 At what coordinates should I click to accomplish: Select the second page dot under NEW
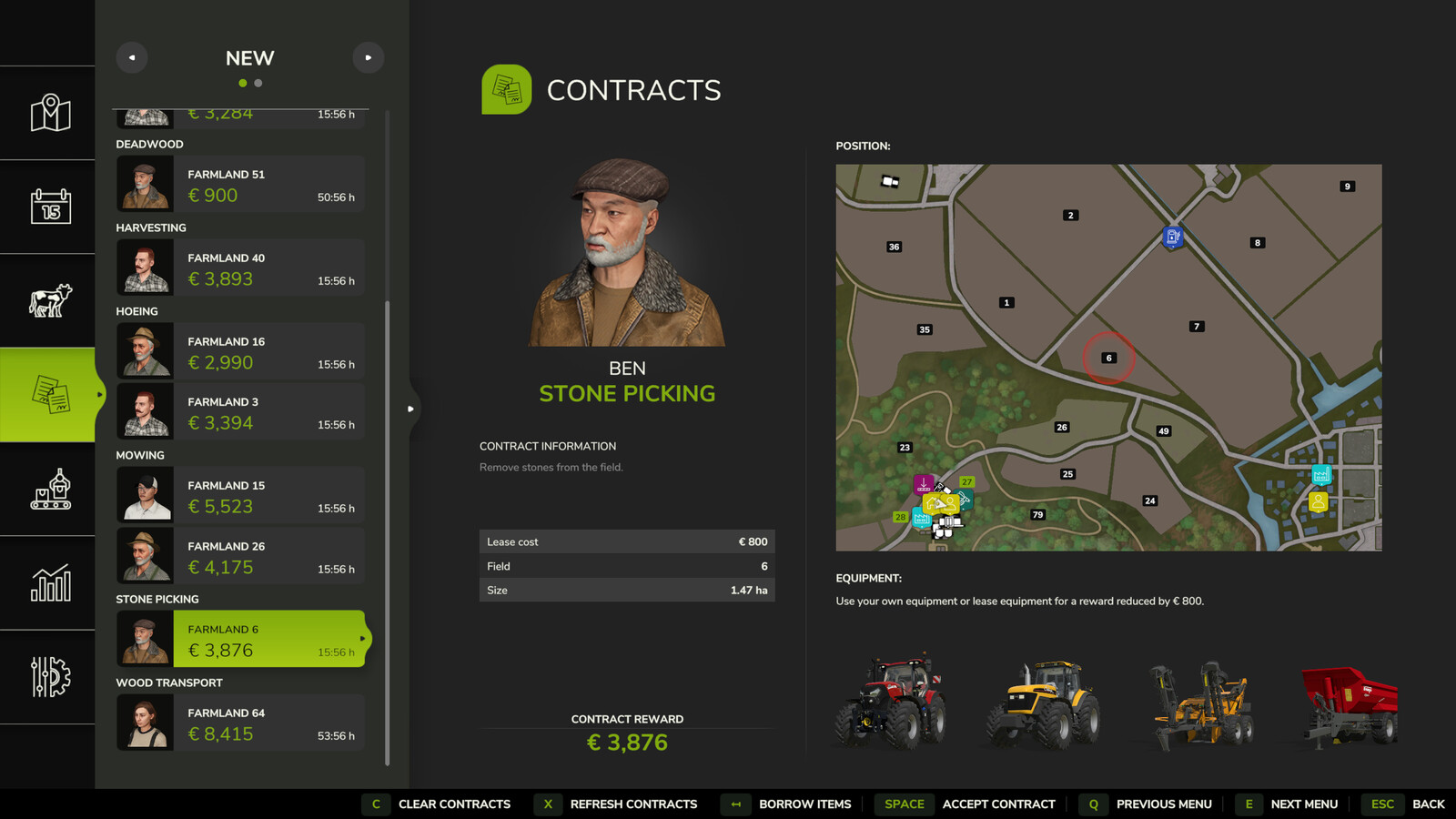click(258, 83)
